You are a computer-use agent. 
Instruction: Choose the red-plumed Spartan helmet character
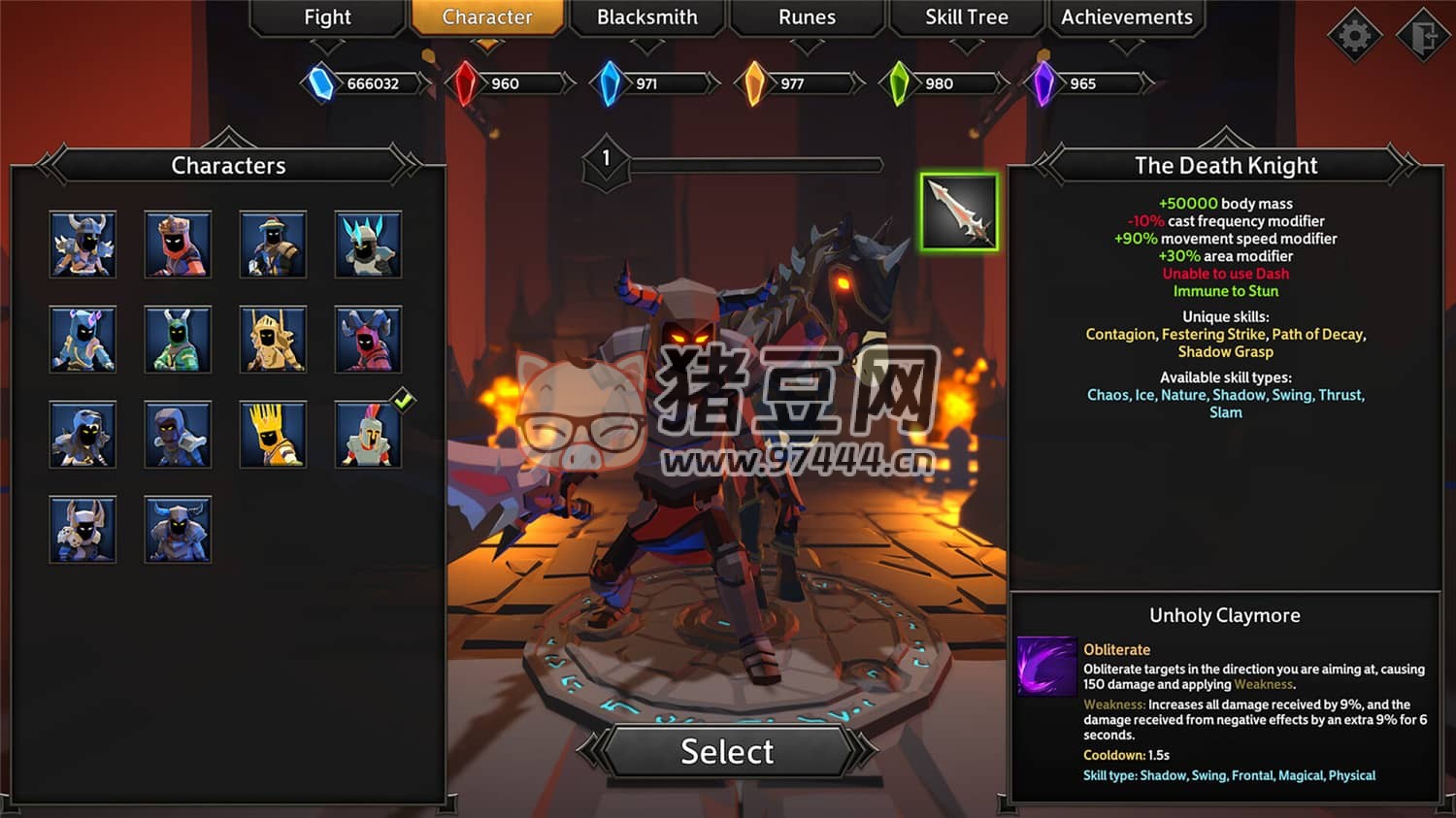pyautogui.click(x=368, y=436)
